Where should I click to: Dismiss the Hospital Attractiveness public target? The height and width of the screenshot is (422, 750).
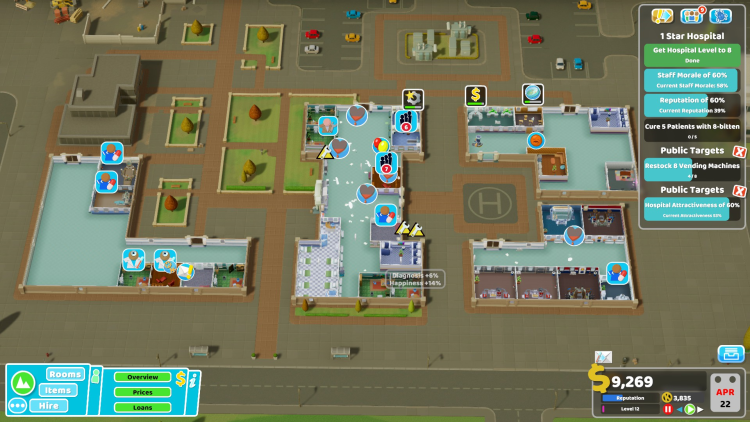(739, 190)
